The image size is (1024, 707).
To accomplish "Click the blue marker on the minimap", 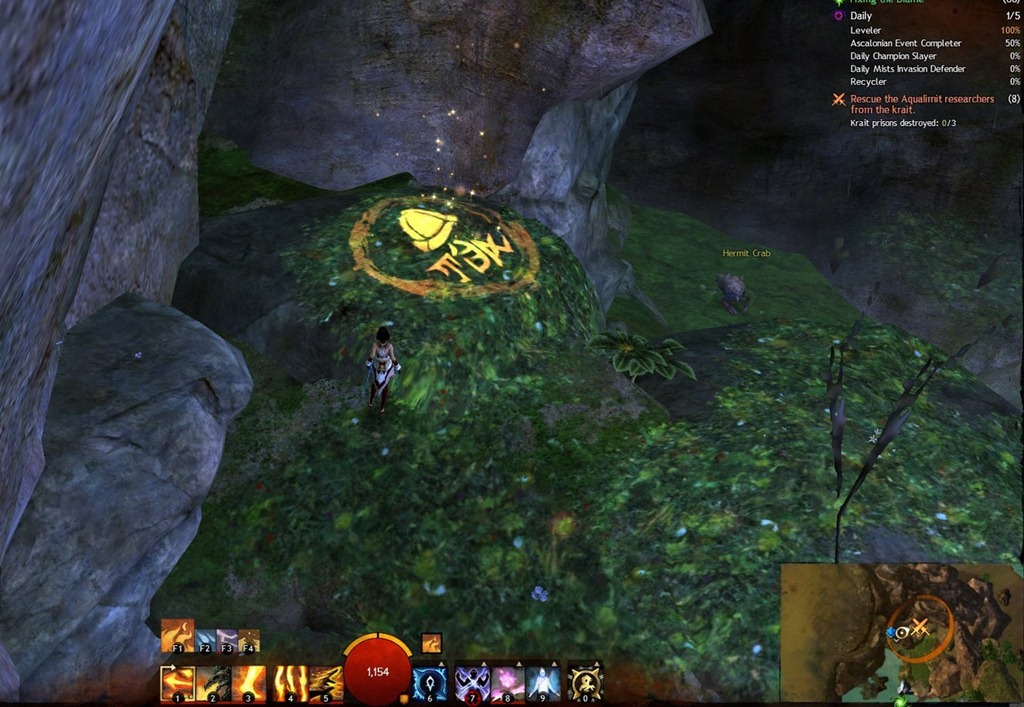I will tap(891, 632).
